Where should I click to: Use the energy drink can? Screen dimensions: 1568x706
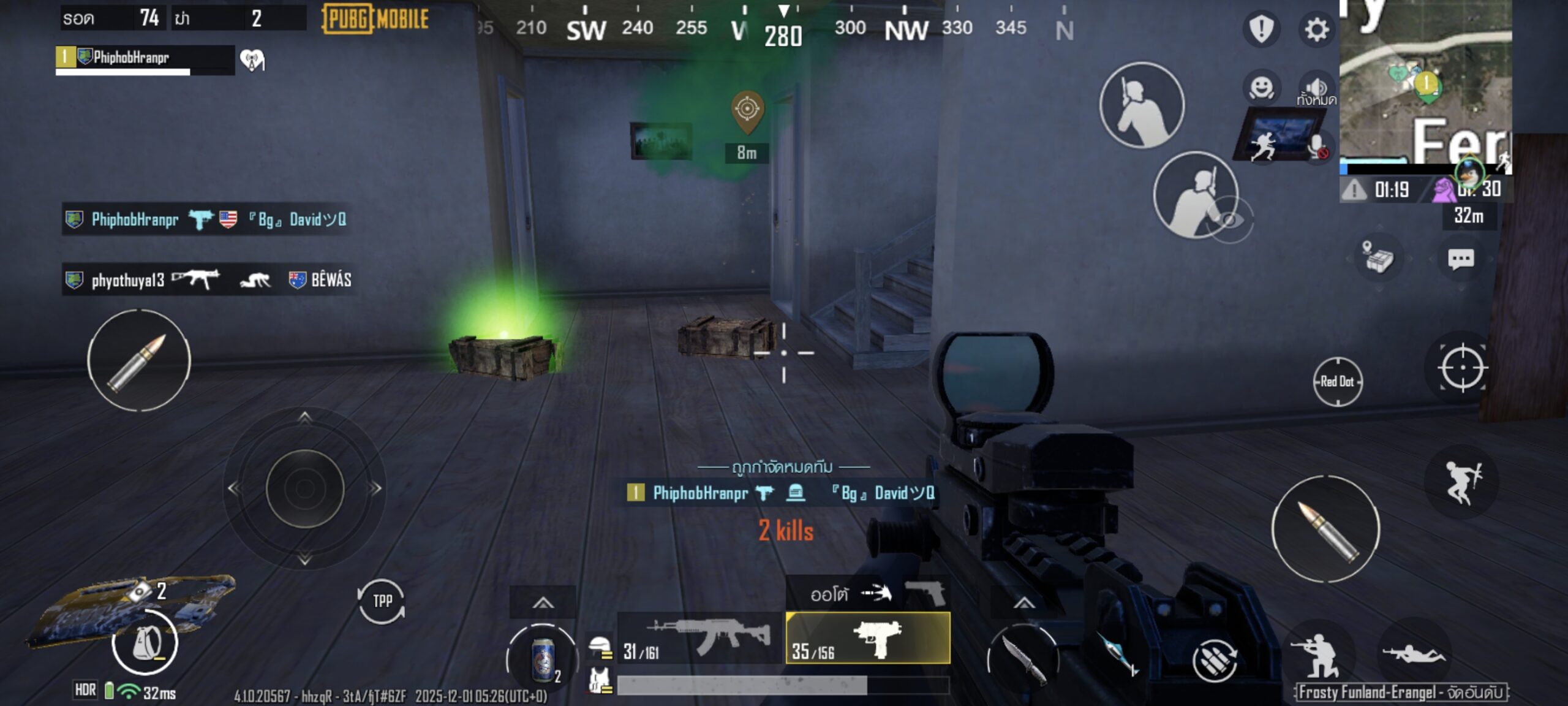(x=542, y=659)
